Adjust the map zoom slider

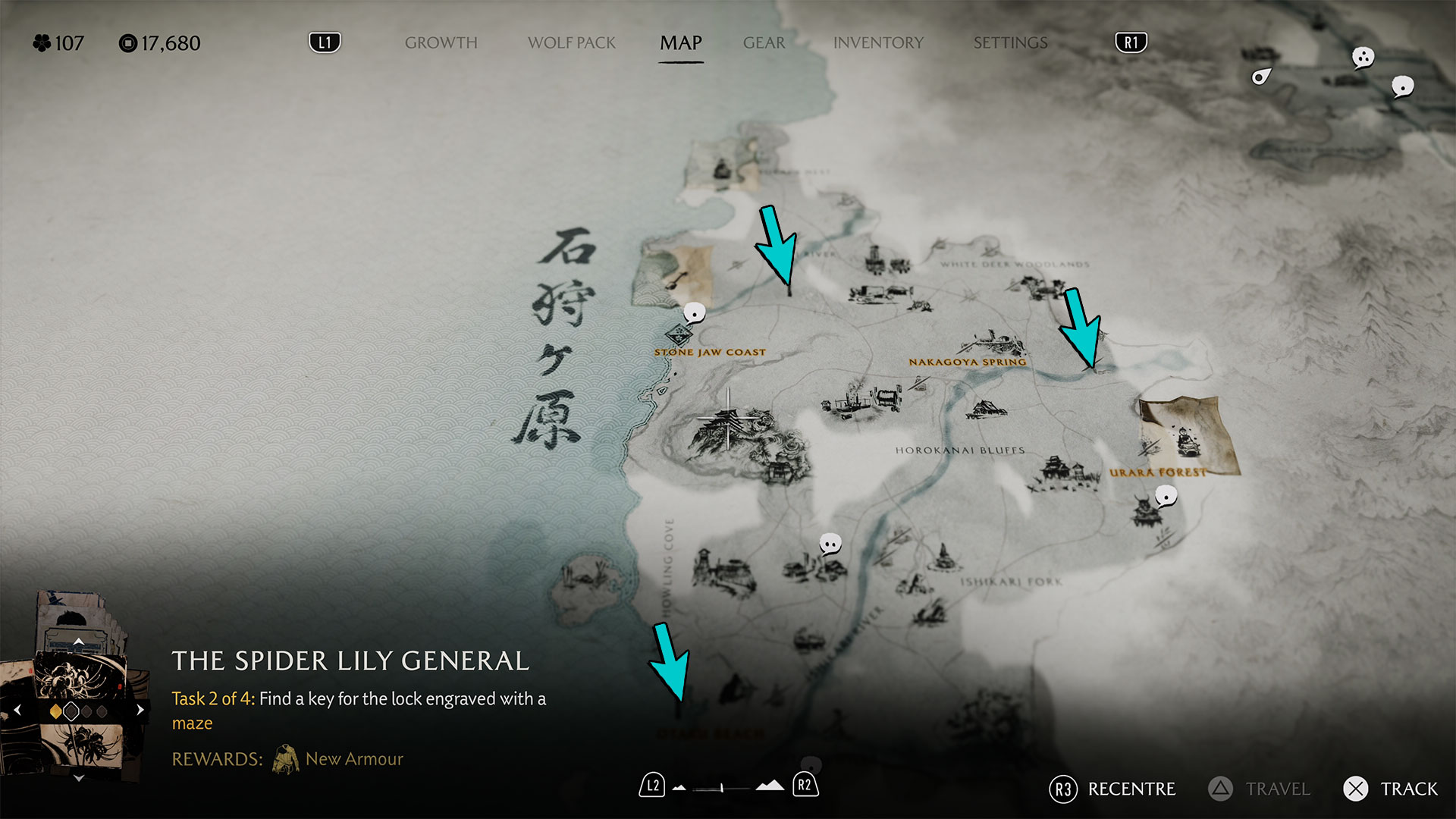(x=722, y=788)
